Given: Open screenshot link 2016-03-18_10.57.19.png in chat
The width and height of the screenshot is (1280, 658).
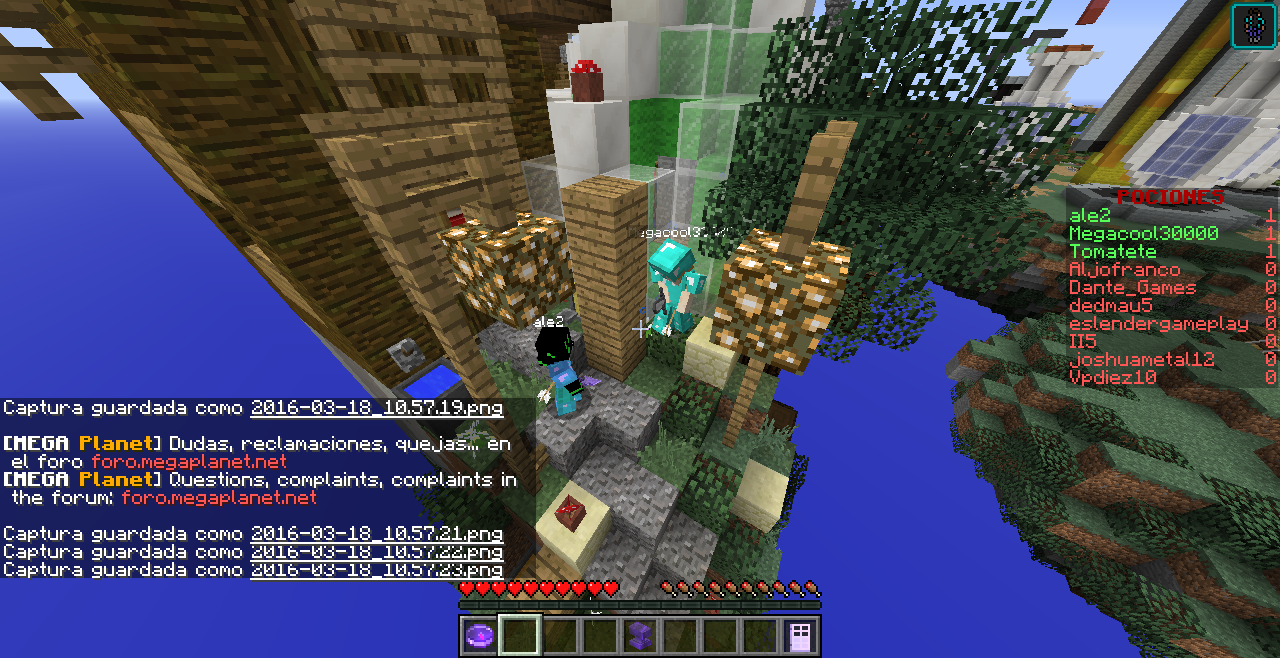Looking at the screenshot, I should [x=376, y=408].
